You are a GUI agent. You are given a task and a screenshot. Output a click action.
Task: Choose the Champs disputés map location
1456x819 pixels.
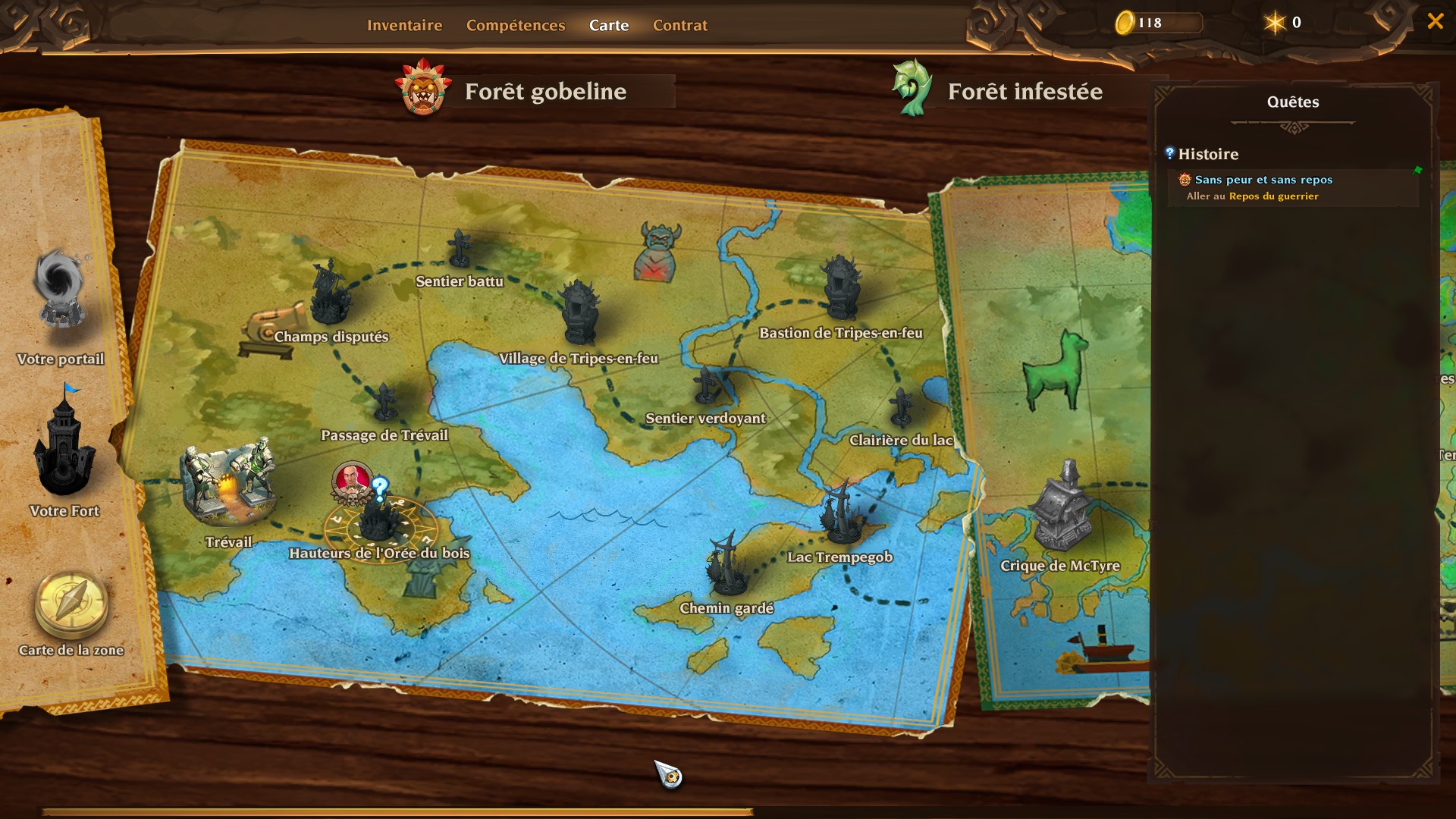click(x=330, y=294)
